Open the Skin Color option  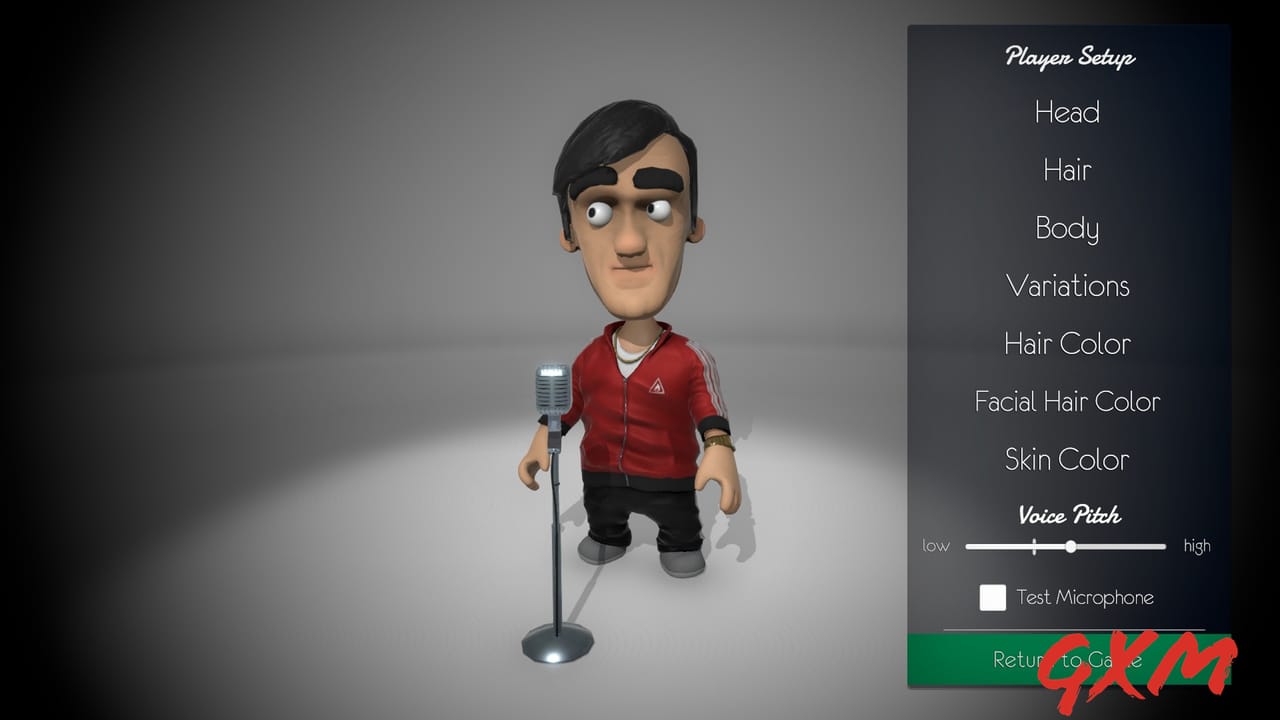pos(1067,459)
